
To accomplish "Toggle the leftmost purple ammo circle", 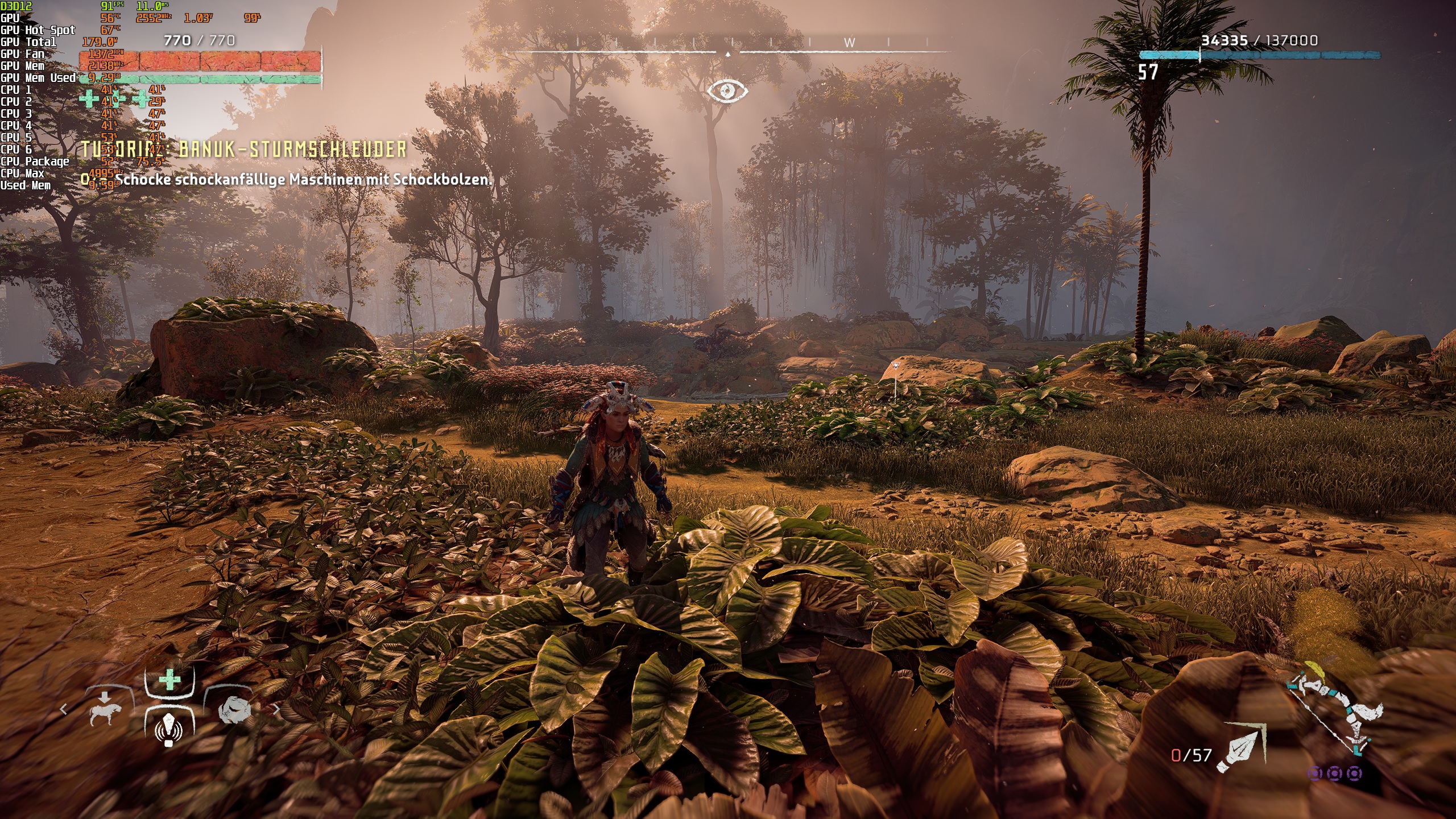I will [x=1314, y=775].
